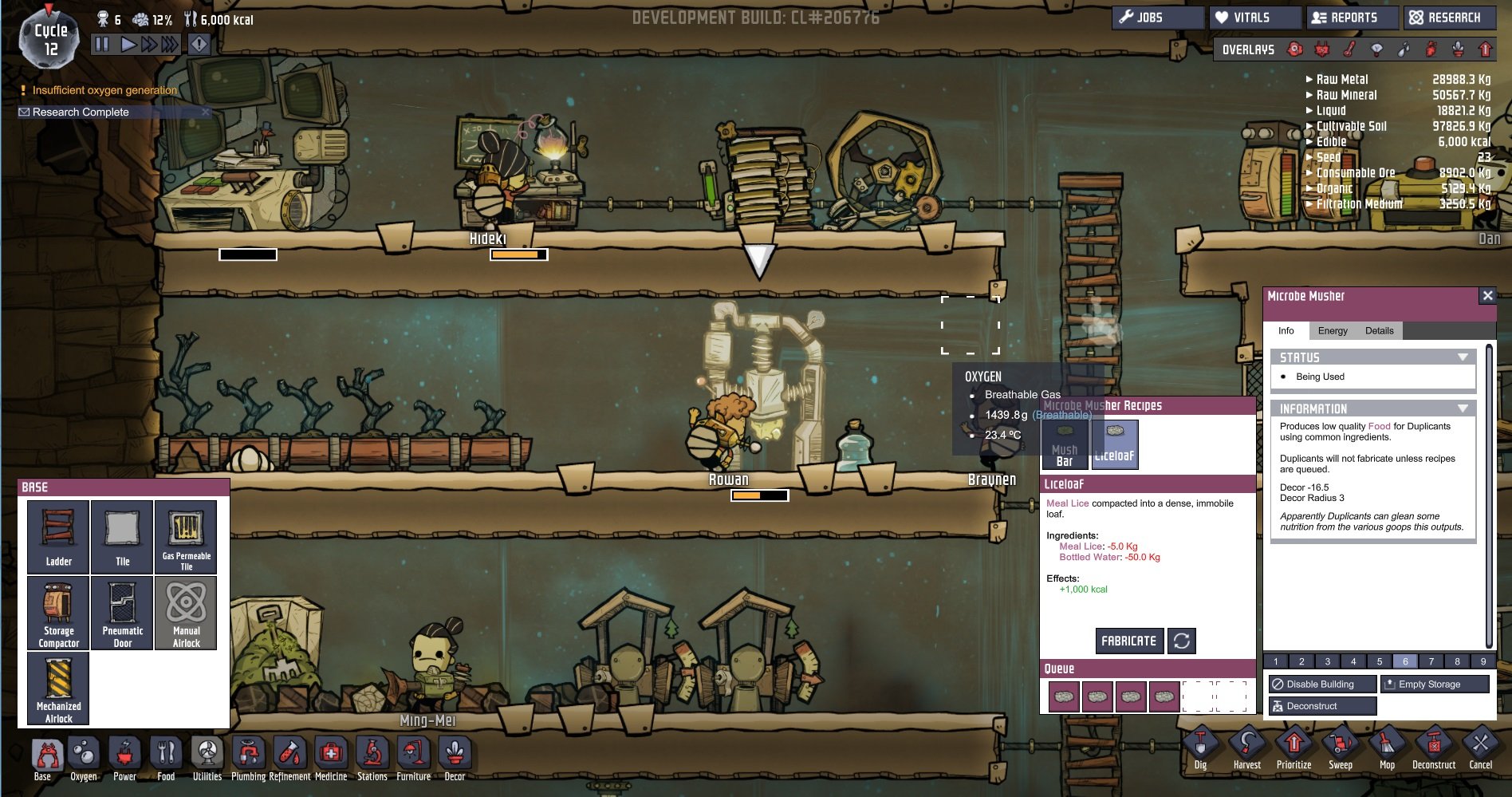The width and height of the screenshot is (1512, 797).
Task: Open the Jobs panel
Action: (1157, 18)
